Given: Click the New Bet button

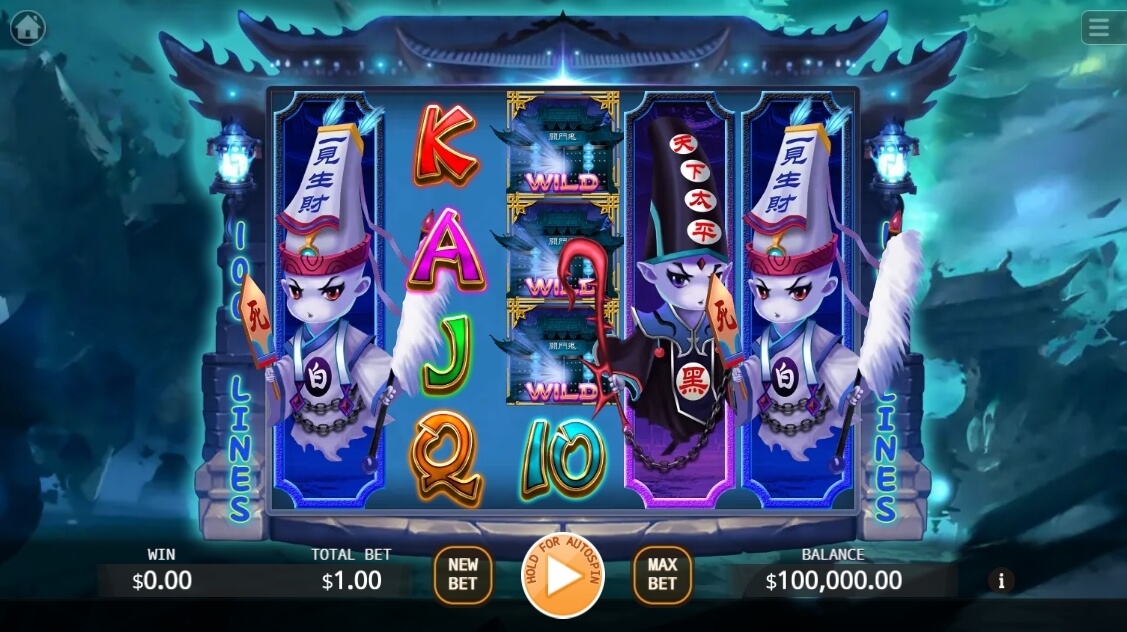Looking at the screenshot, I should [462, 575].
